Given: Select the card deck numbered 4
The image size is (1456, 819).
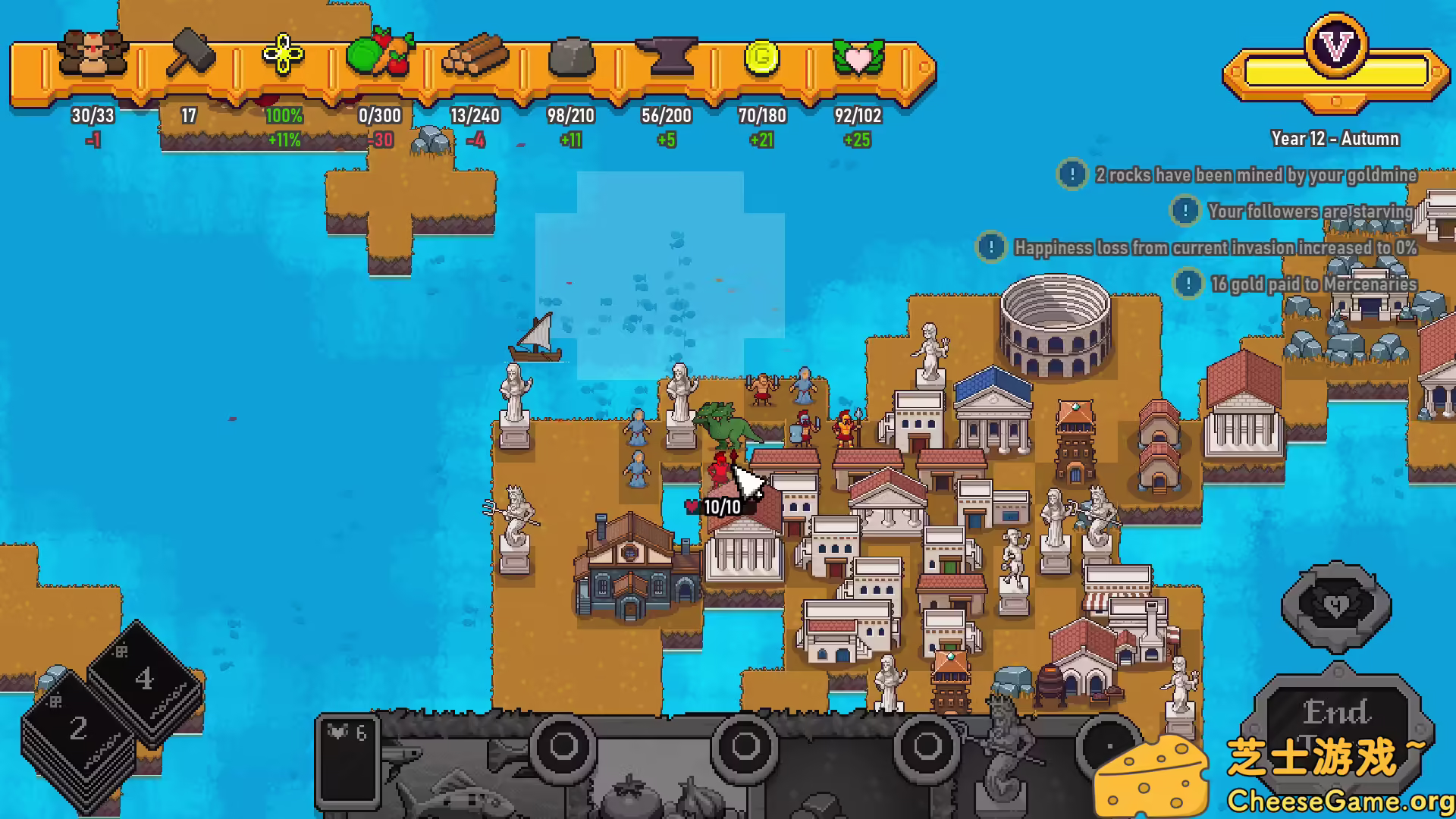Looking at the screenshot, I should click(x=144, y=677).
